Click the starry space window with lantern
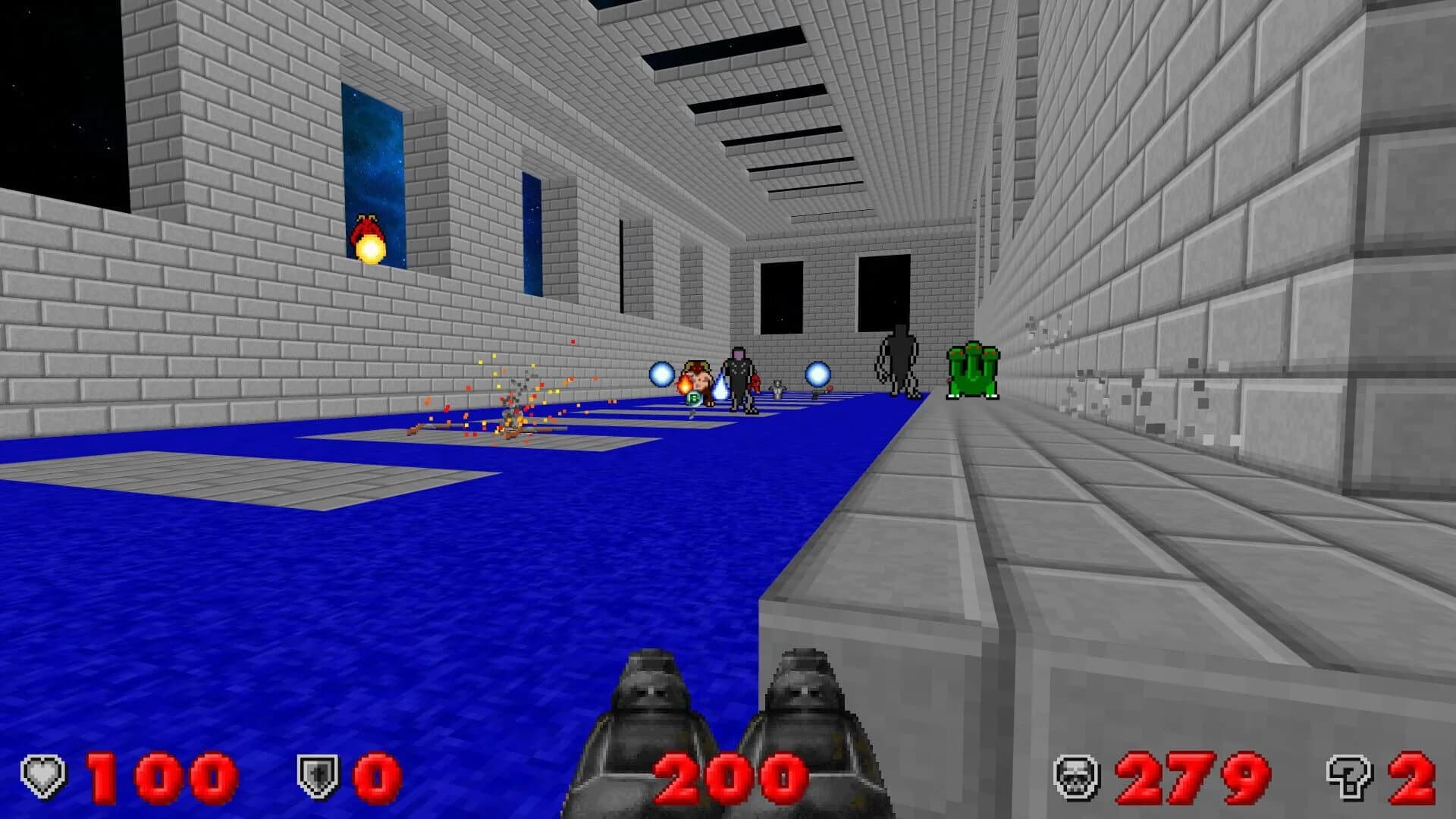Screen dimensions: 1456x819 (377, 174)
